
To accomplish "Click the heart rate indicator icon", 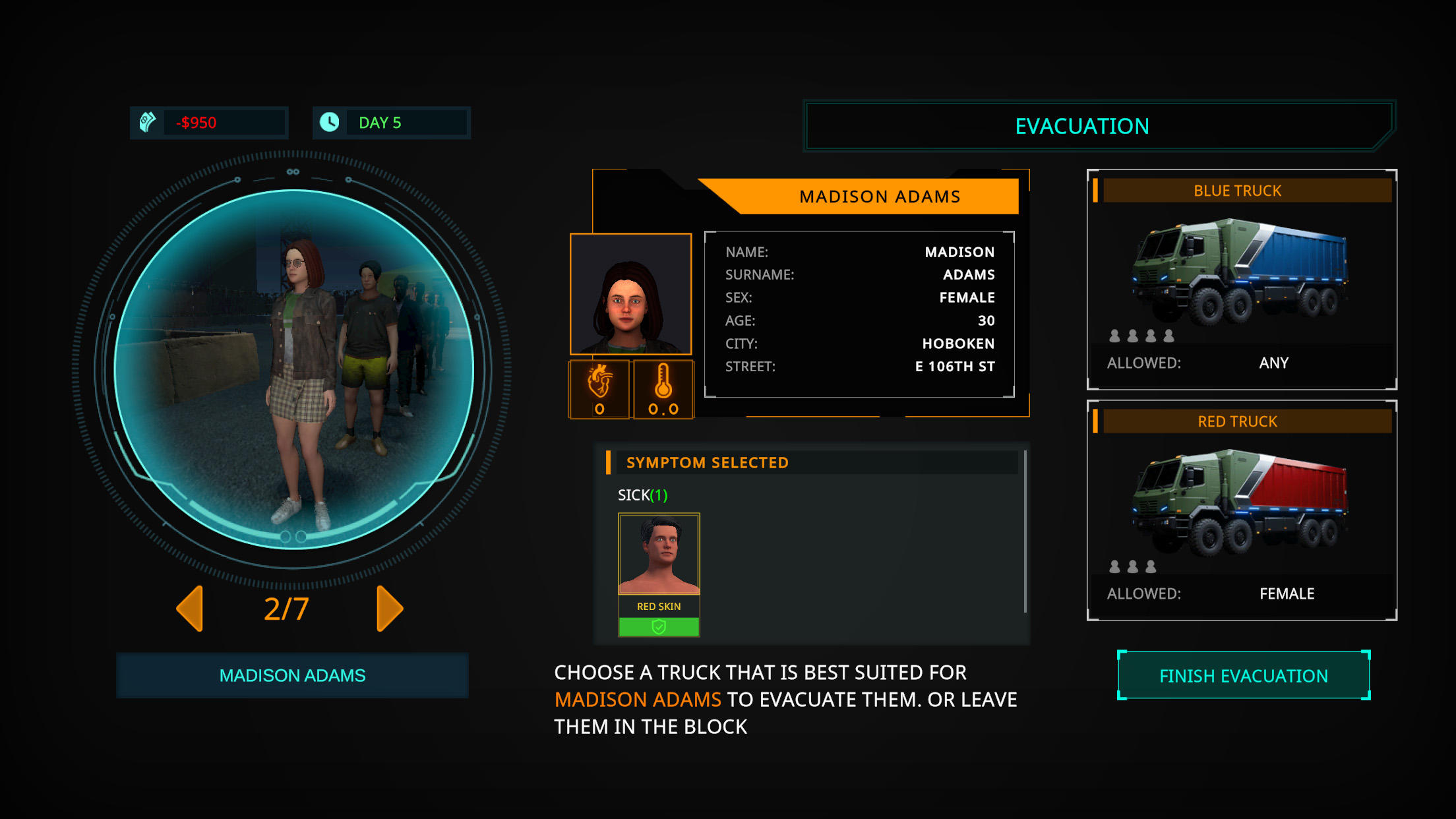I will (x=600, y=389).
